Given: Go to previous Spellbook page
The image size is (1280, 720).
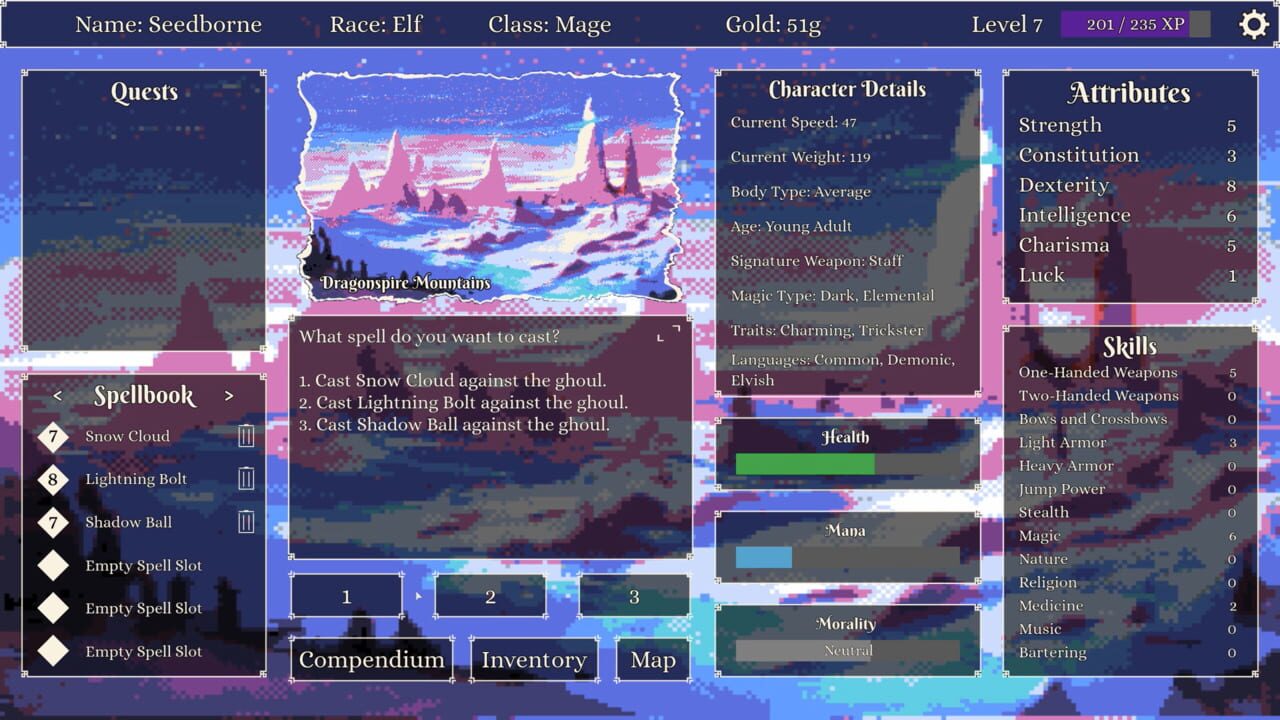Looking at the screenshot, I should (59, 396).
